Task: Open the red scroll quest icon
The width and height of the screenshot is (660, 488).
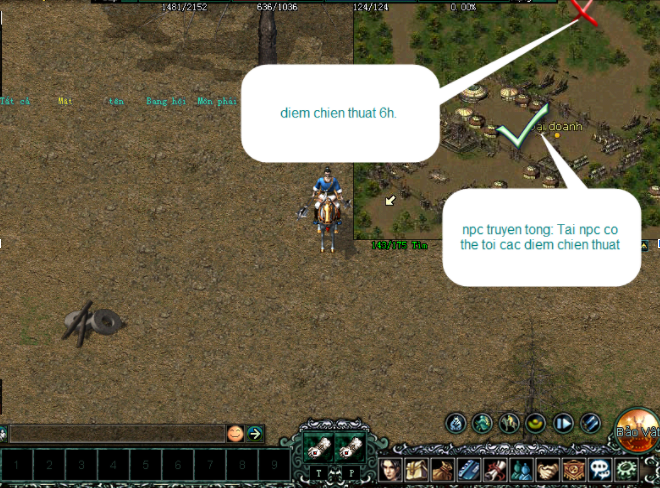Action: click(495, 469)
